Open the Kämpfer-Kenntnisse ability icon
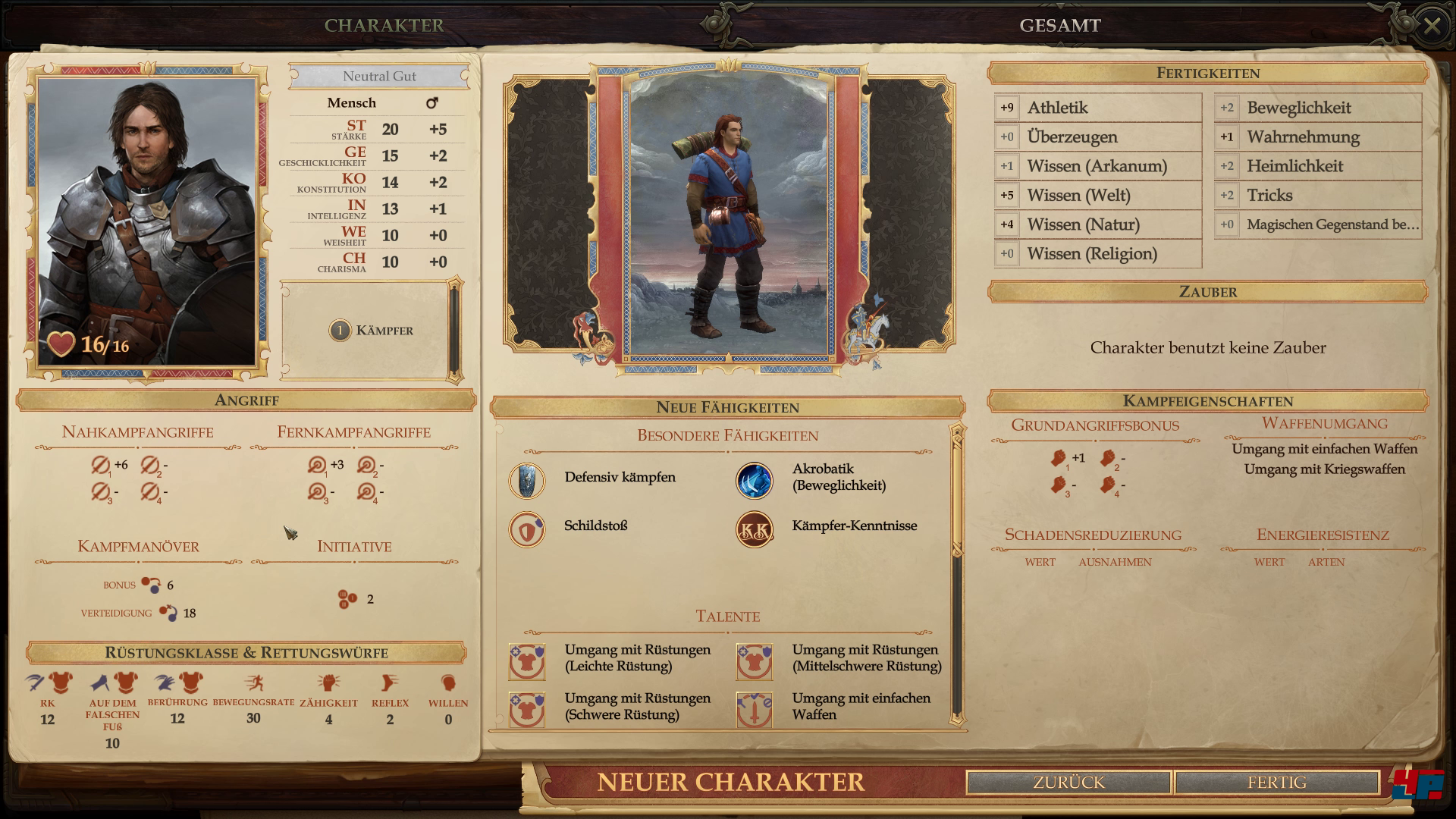 coord(754,529)
